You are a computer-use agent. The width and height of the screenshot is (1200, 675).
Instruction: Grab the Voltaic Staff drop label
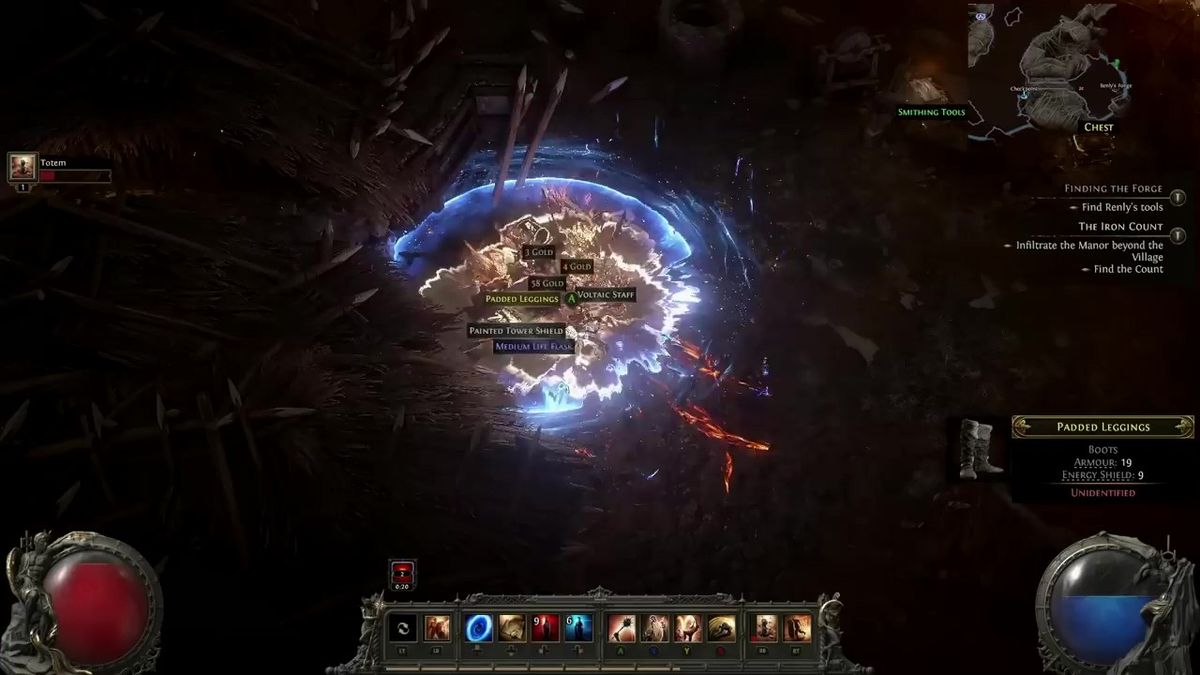coord(606,296)
